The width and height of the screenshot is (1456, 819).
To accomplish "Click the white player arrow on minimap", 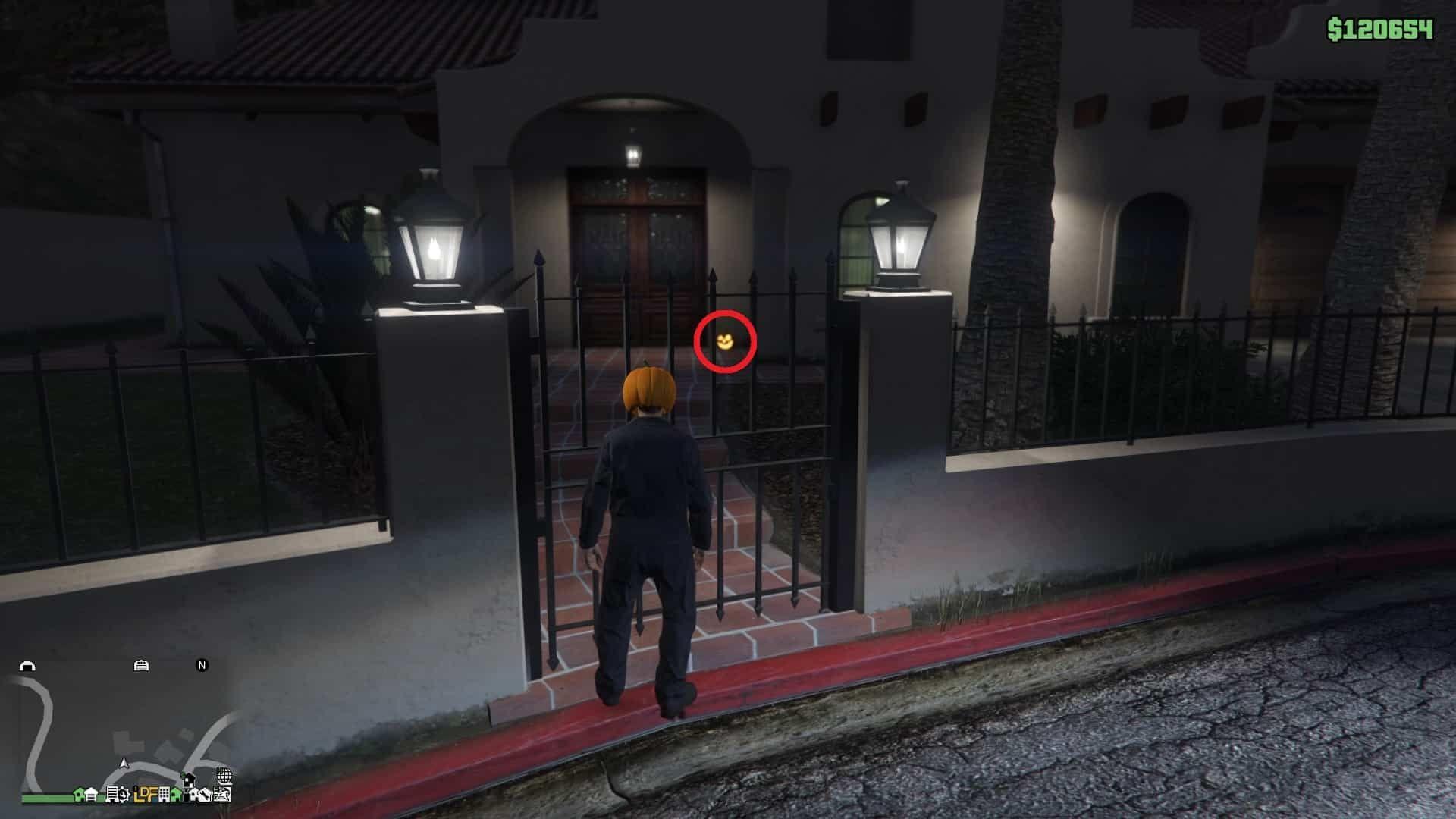I will click(124, 762).
